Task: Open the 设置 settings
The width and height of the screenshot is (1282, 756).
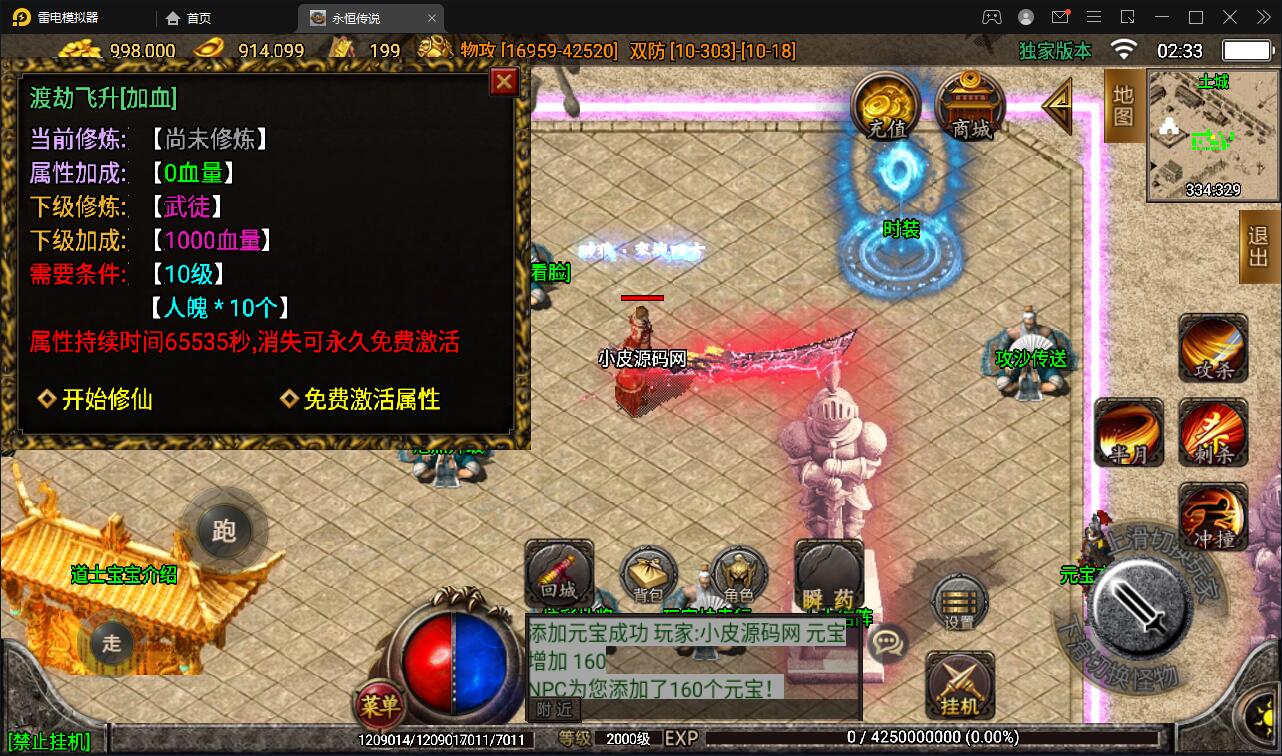Action: (959, 603)
